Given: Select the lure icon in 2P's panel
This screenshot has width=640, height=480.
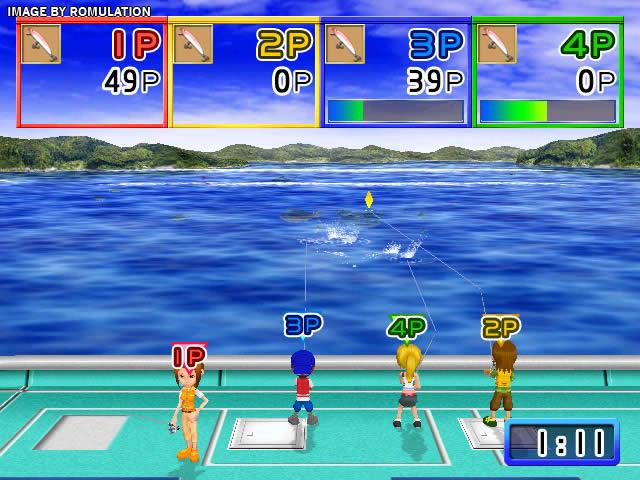Looking at the screenshot, I should pyautogui.click(x=193, y=44).
